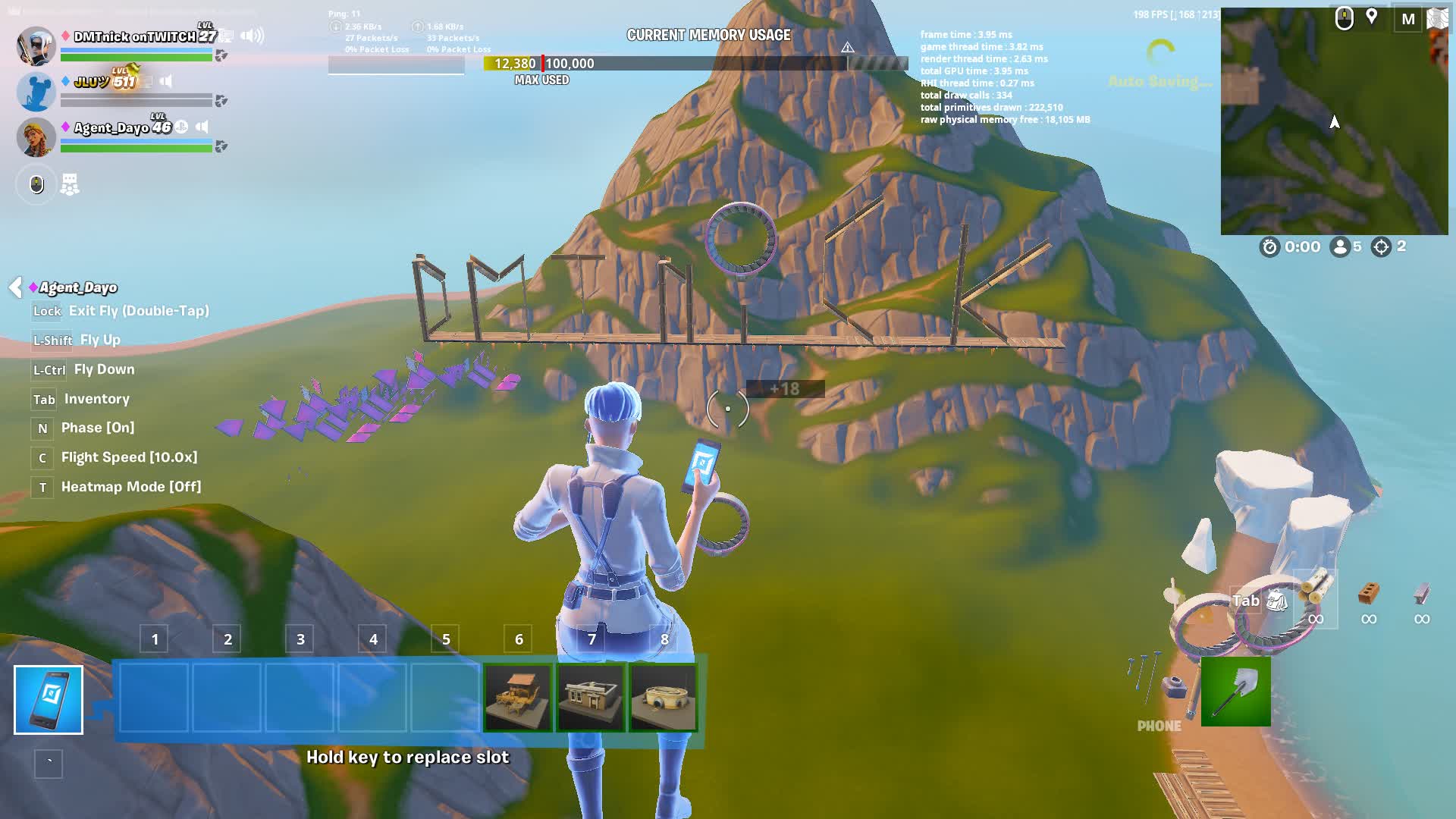
Task: Select the Phone tool in the hotbar
Action: pyautogui.click(x=48, y=698)
